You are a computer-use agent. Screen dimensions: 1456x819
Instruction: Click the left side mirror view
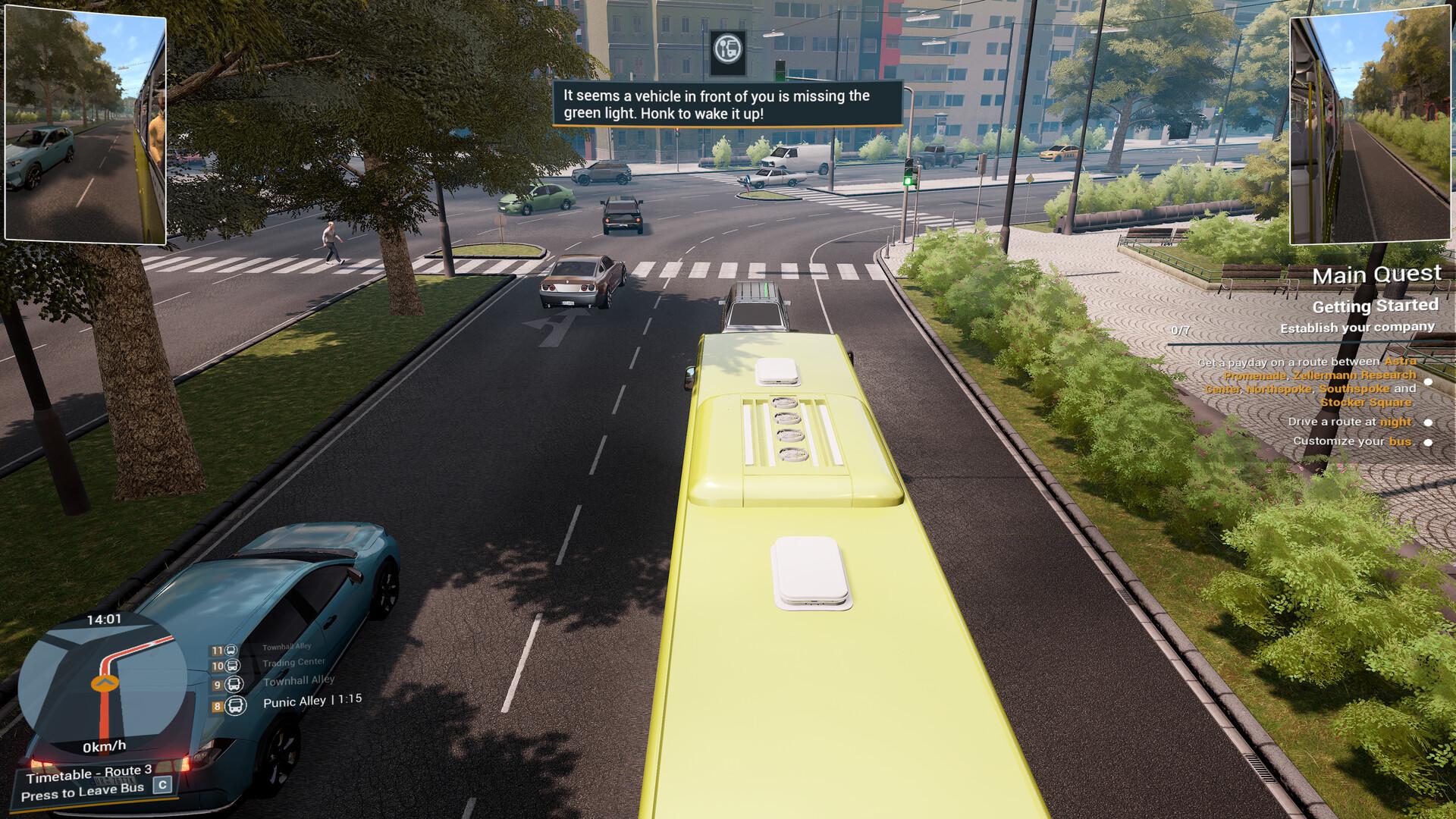tap(87, 125)
